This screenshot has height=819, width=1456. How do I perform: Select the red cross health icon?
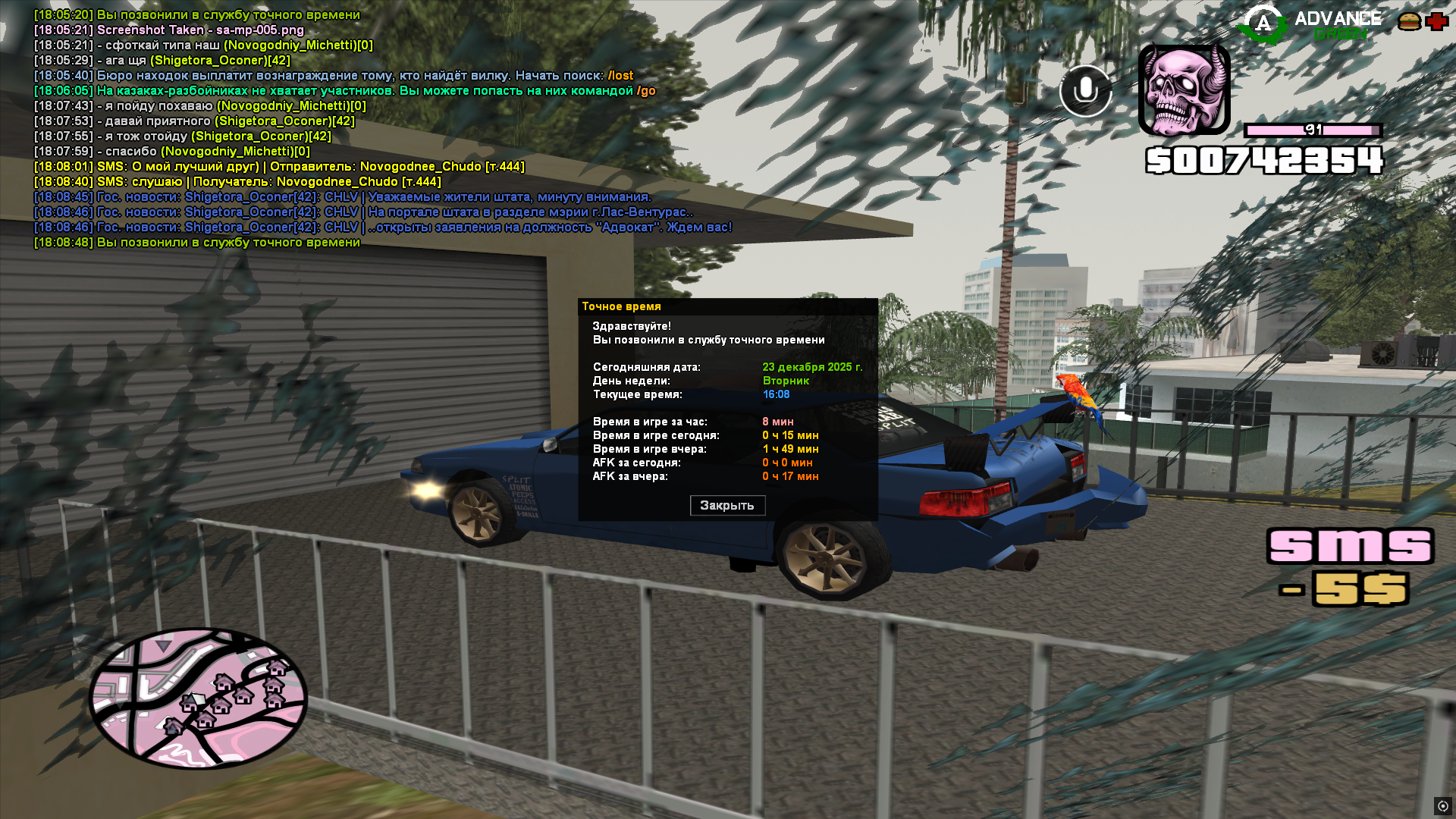pos(1436,21)
